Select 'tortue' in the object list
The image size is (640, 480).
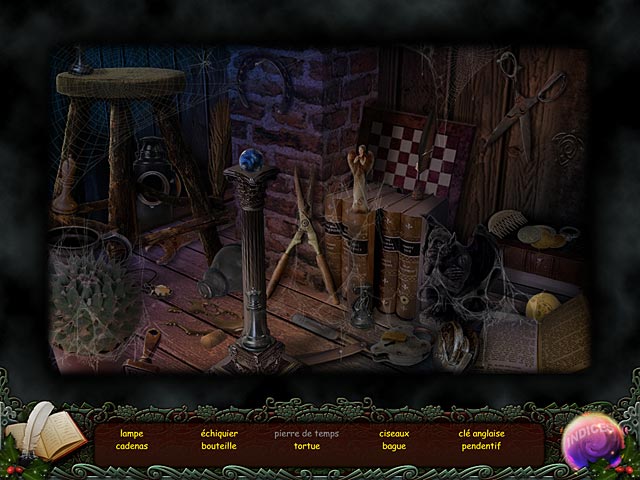click(306, 446)
